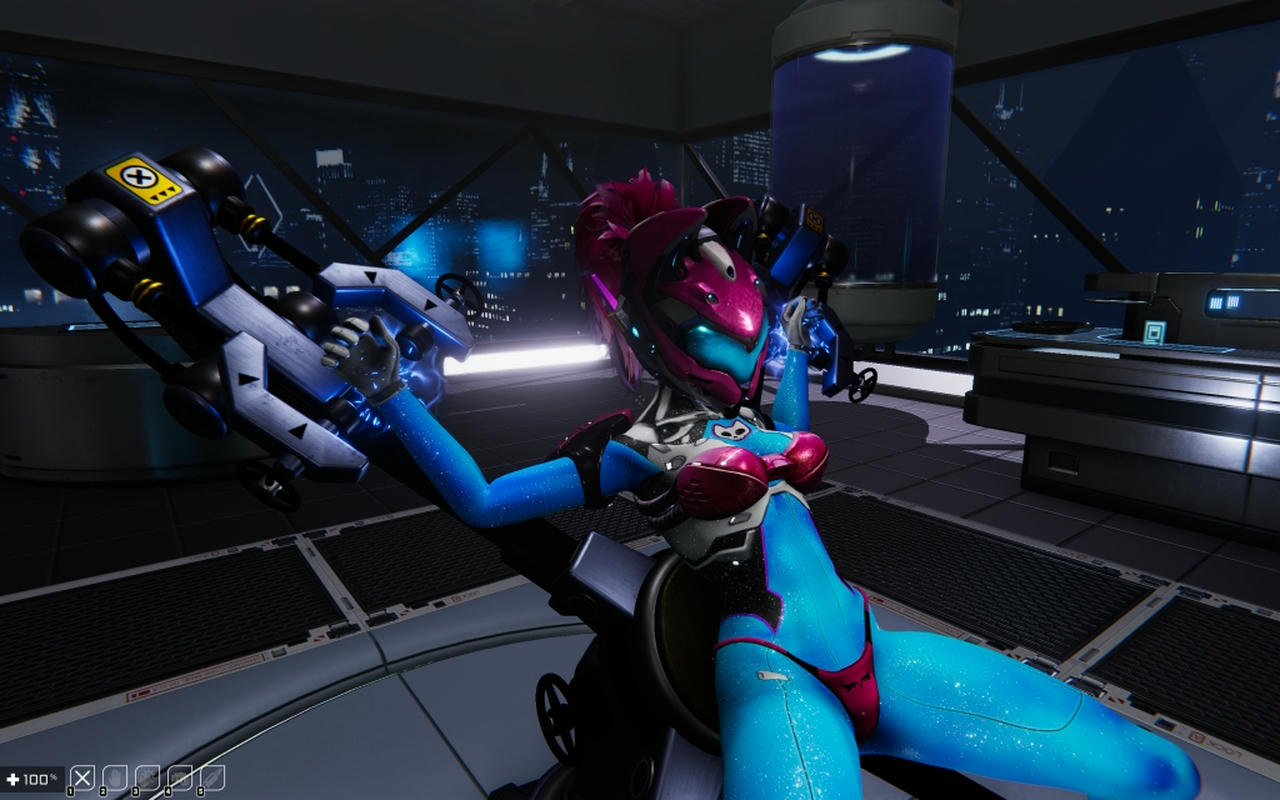The width and height of the screenshot is (1280, 800).
Task: Choose hotbar slot number 4
Action: click(180, 778)
